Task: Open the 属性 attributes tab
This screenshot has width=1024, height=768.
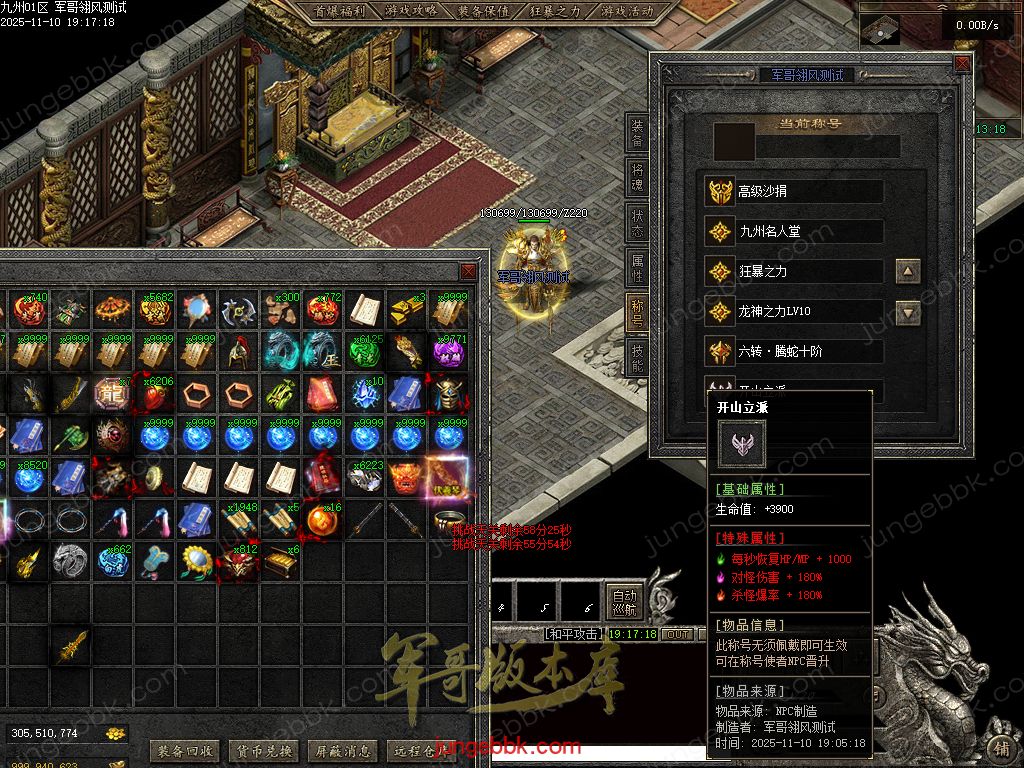Action: tap(637, 267)
